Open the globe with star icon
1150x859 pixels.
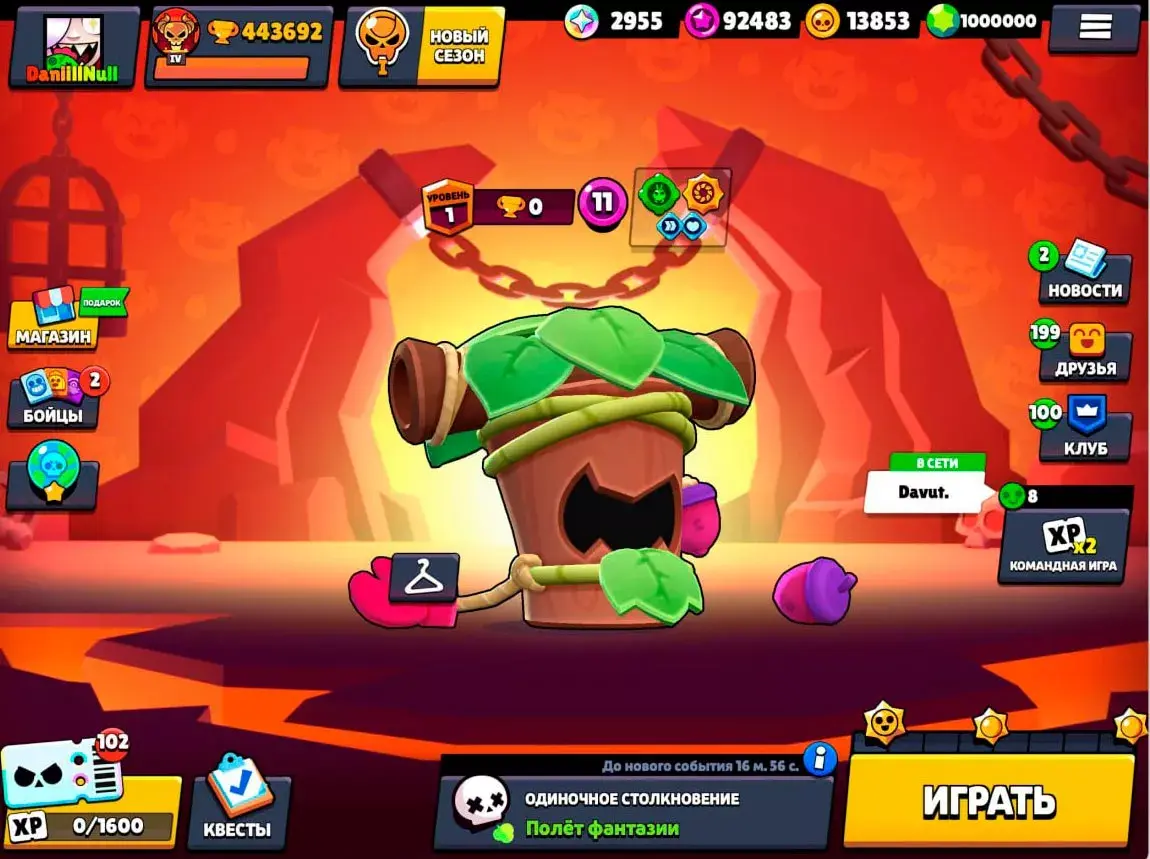[53, 478]
